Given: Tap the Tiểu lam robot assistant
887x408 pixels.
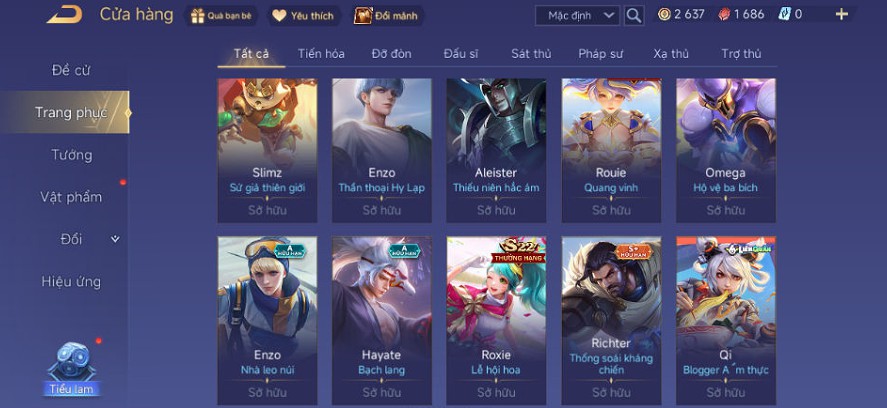Looking at the screenshot, I should tap(73, 365).
